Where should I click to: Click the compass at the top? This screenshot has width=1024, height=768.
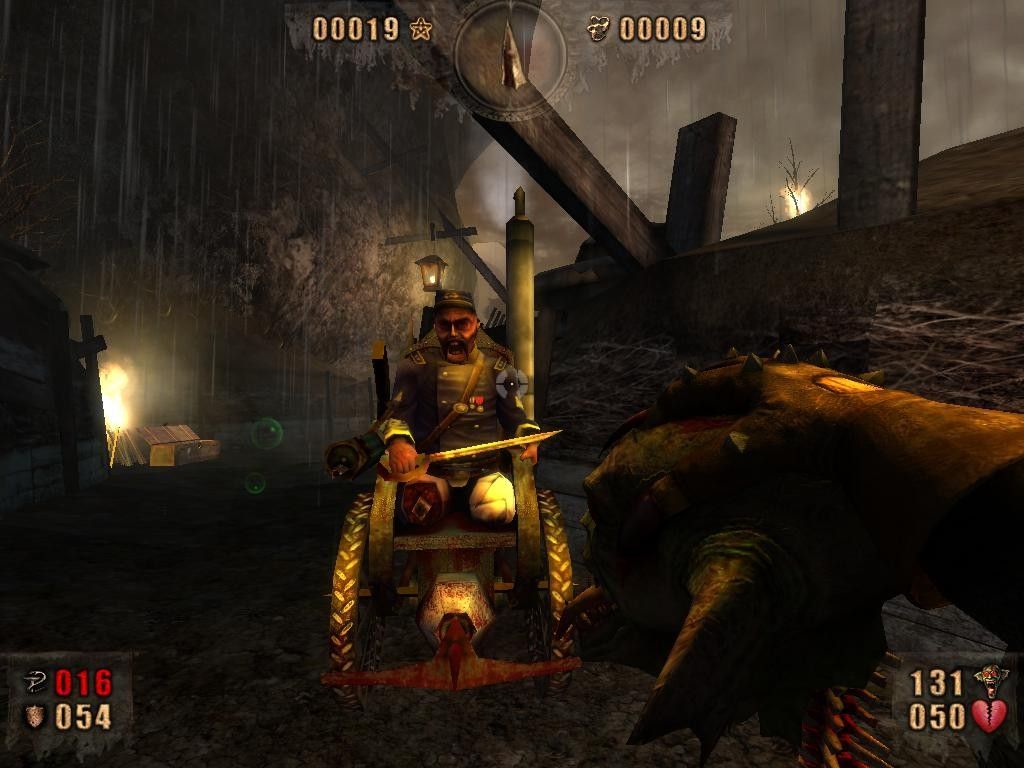click(512, 54)
